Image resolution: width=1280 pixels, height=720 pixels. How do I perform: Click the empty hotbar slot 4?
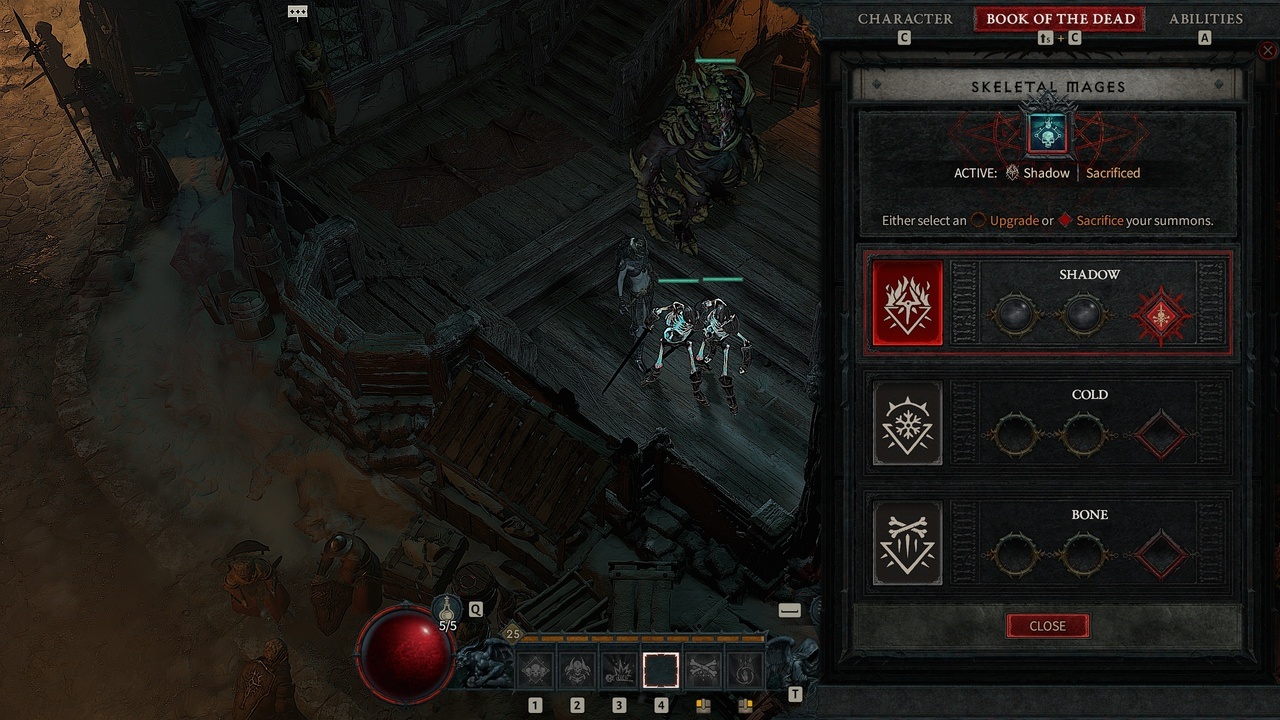pos(661,670)
